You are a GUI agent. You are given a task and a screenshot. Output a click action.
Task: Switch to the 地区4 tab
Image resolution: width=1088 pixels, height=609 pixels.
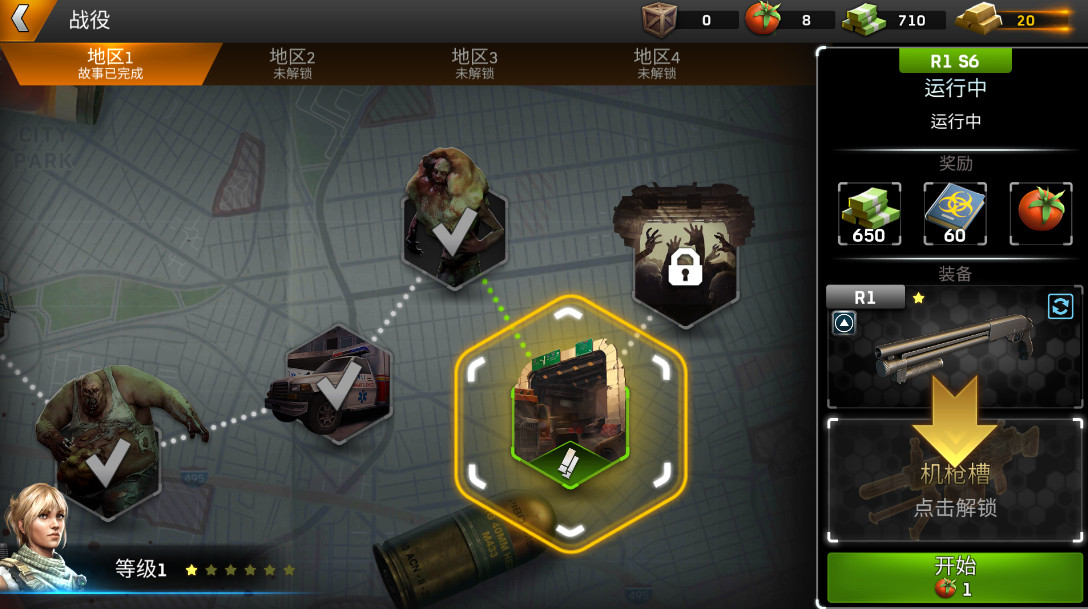point(656,64)
